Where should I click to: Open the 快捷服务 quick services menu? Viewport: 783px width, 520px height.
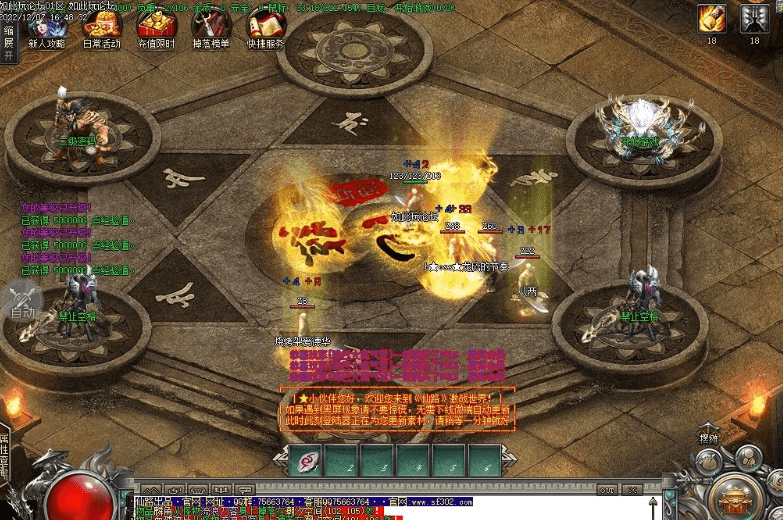(x=265, y=28)
